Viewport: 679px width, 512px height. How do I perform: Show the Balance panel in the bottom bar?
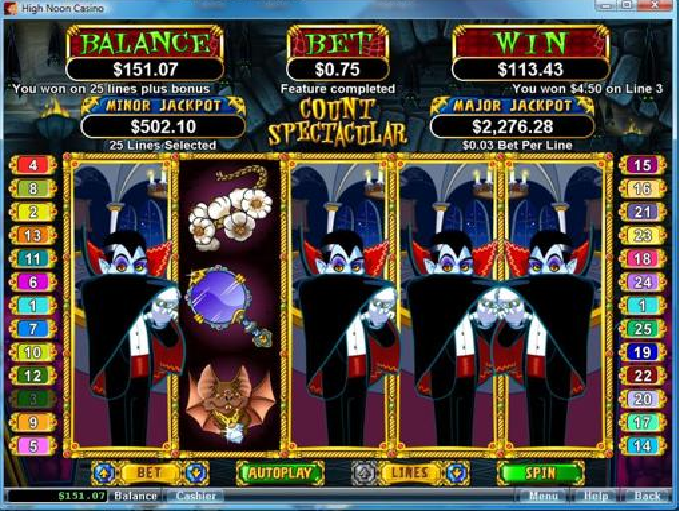tap(135, 495)
